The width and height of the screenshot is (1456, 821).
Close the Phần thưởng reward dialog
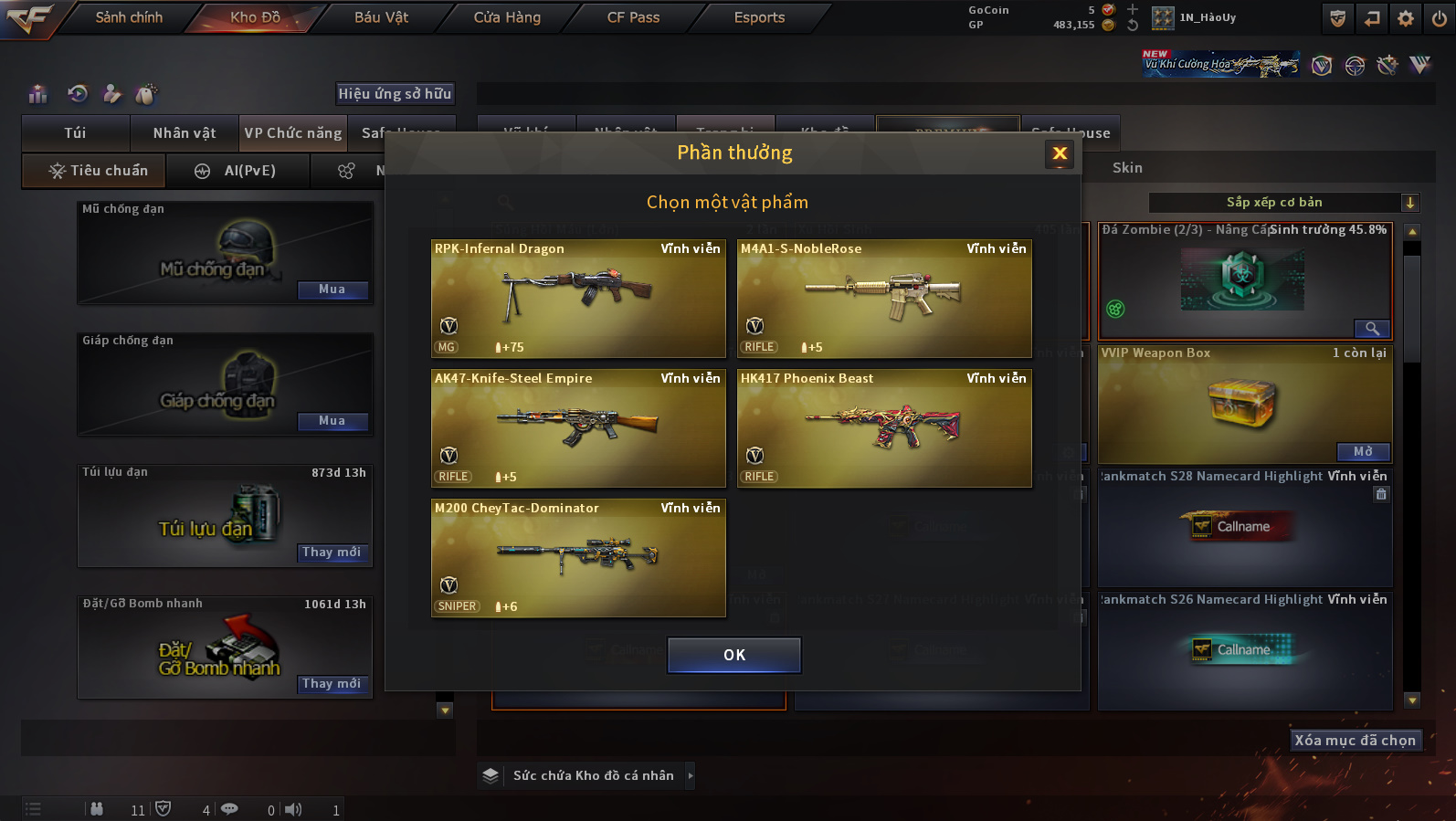coord(1060,153)
